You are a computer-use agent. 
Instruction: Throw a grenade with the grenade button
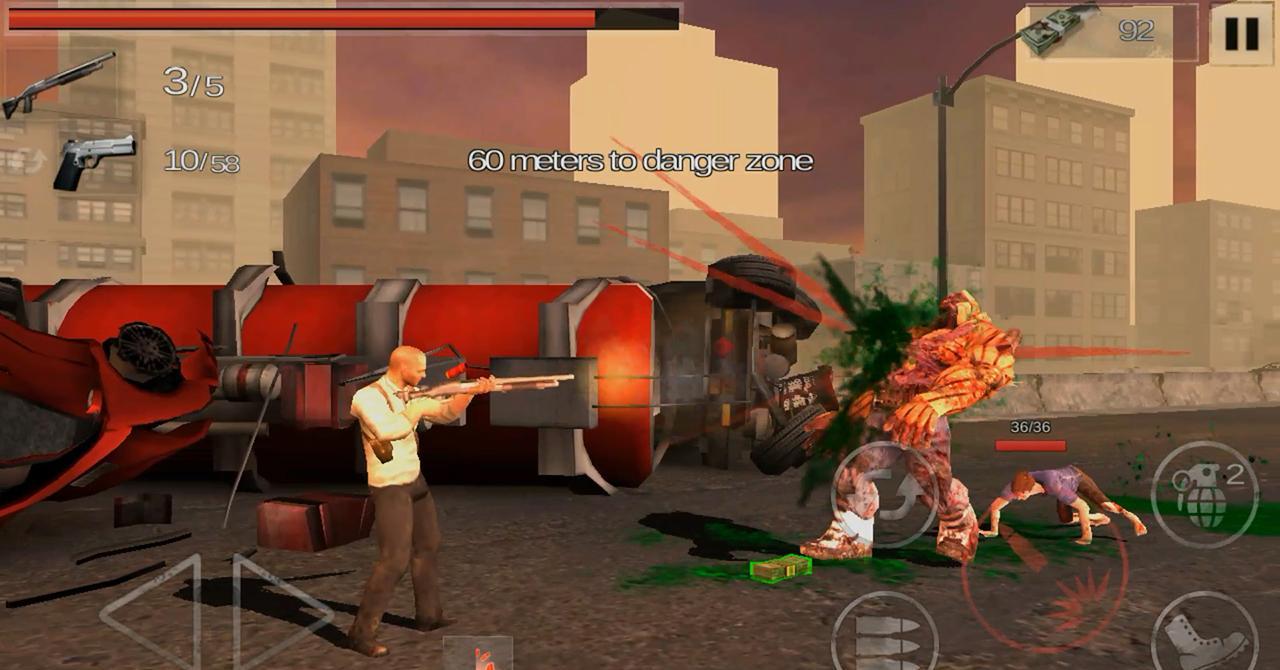tap(1204, 494)
